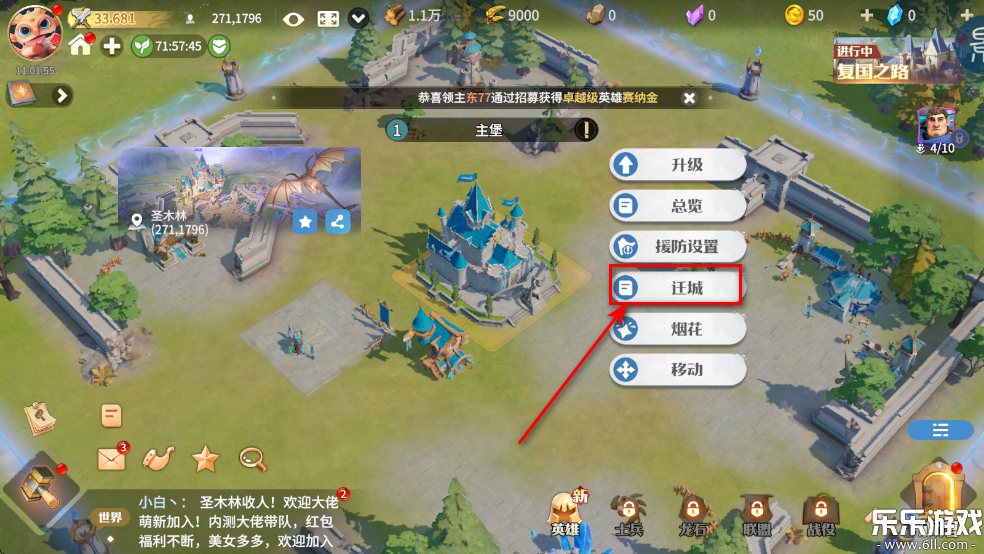This screenshot has height=554, width=984.
Task: Launch the 烟花 fireworks option
Action: pyautogui.click(x=678, y=329)
